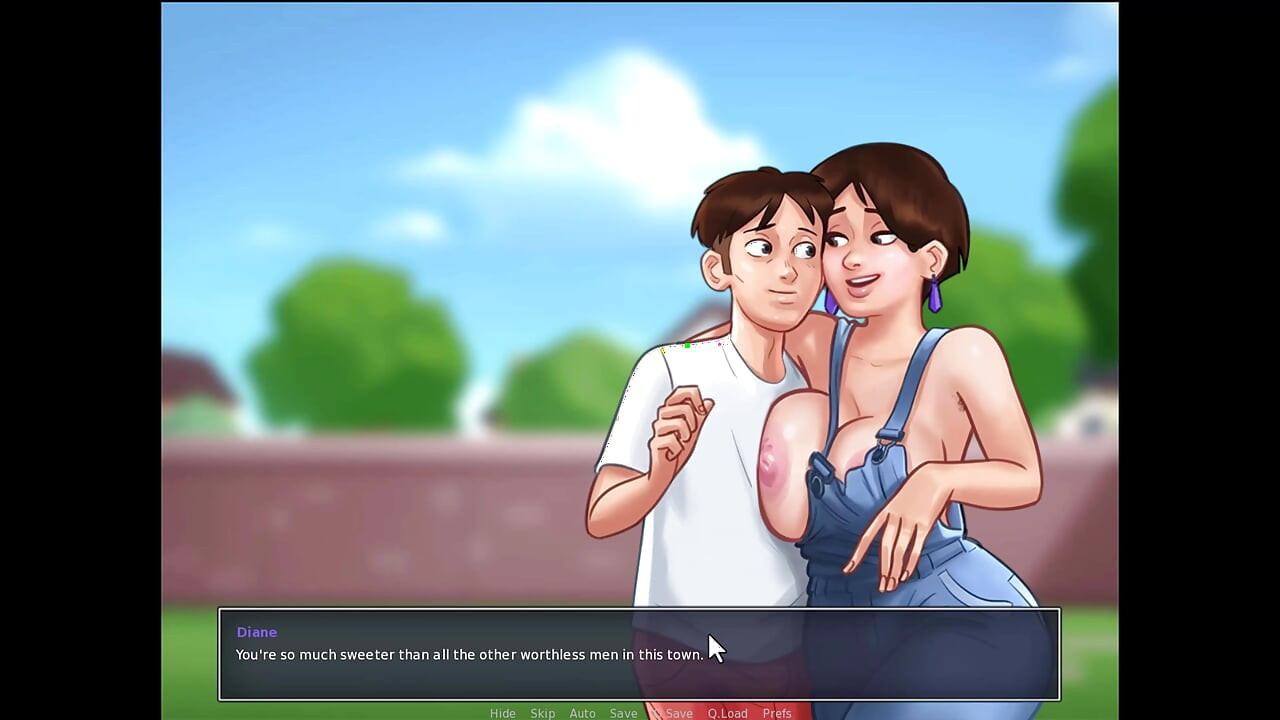The height and width of the screenshot is (720, 1280).
Task: Click the Auto label in the quick menu
Action: tap(583, 713)
